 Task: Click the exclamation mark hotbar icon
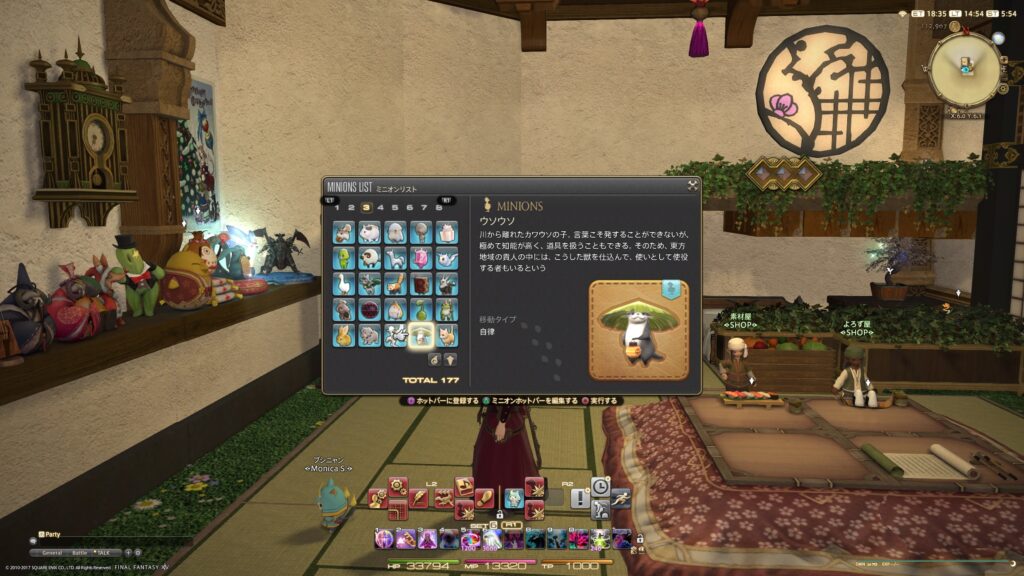tap(580, 497)
